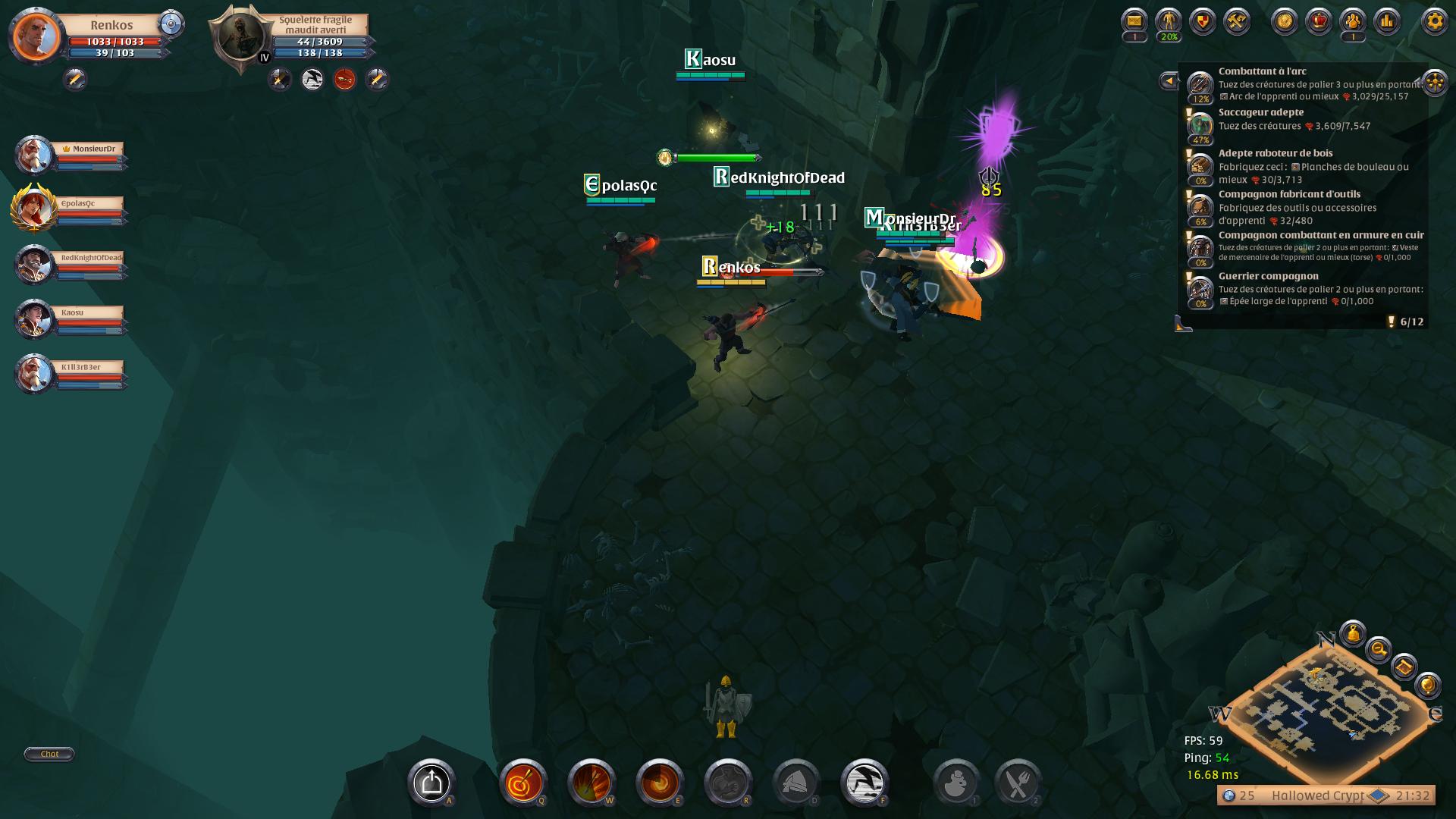This screenshot has width=1456, height=819.
Task: Click MonsieurDr's party portrait
Action: coord(33,155)
